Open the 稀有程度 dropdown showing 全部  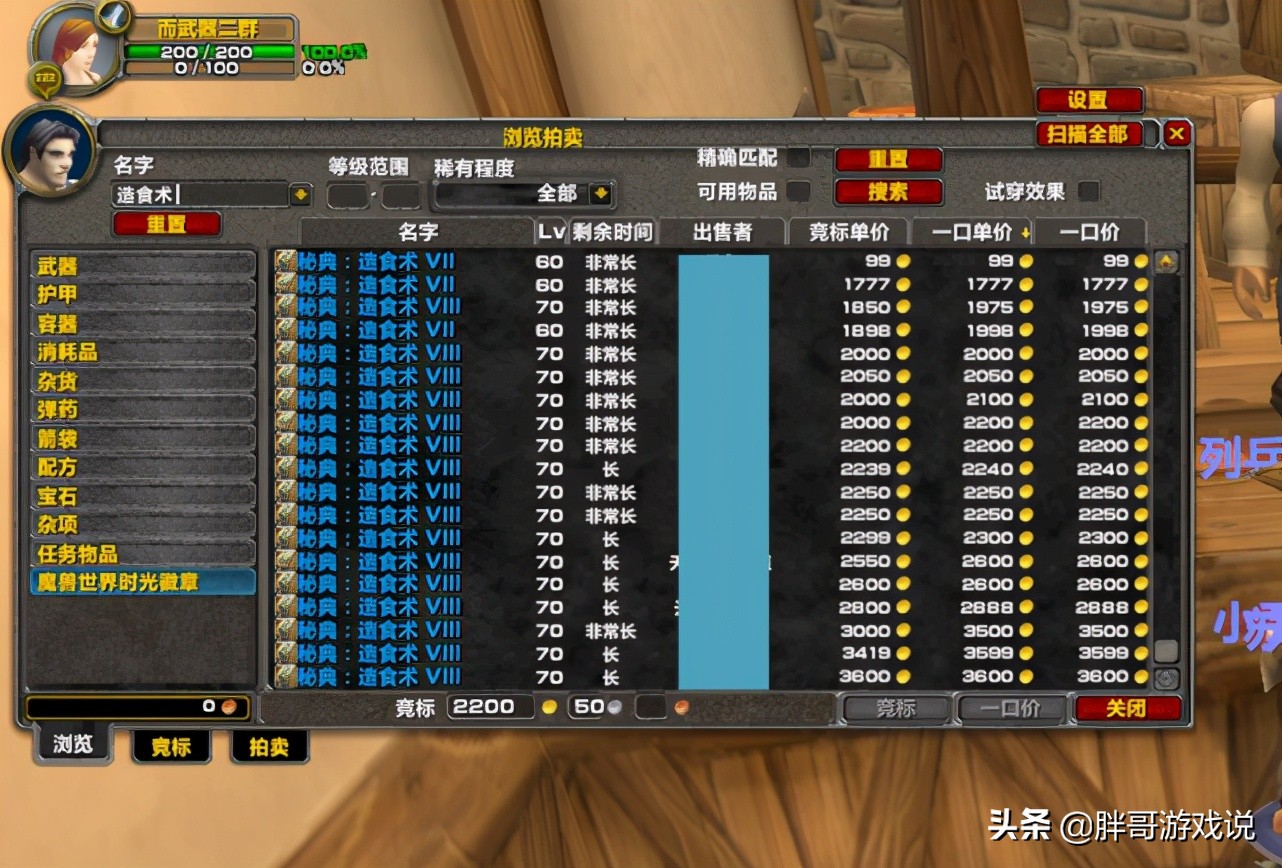click(x=600, y=194)
